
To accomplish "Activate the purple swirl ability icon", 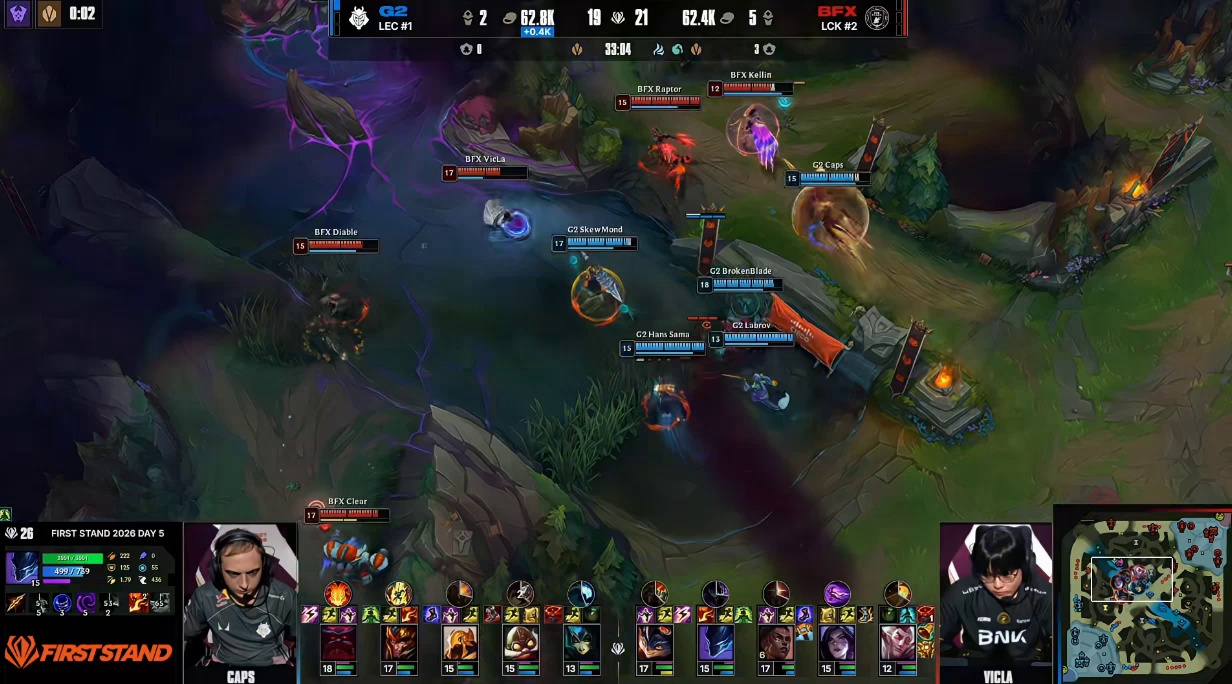I will [x=87, y=603].
